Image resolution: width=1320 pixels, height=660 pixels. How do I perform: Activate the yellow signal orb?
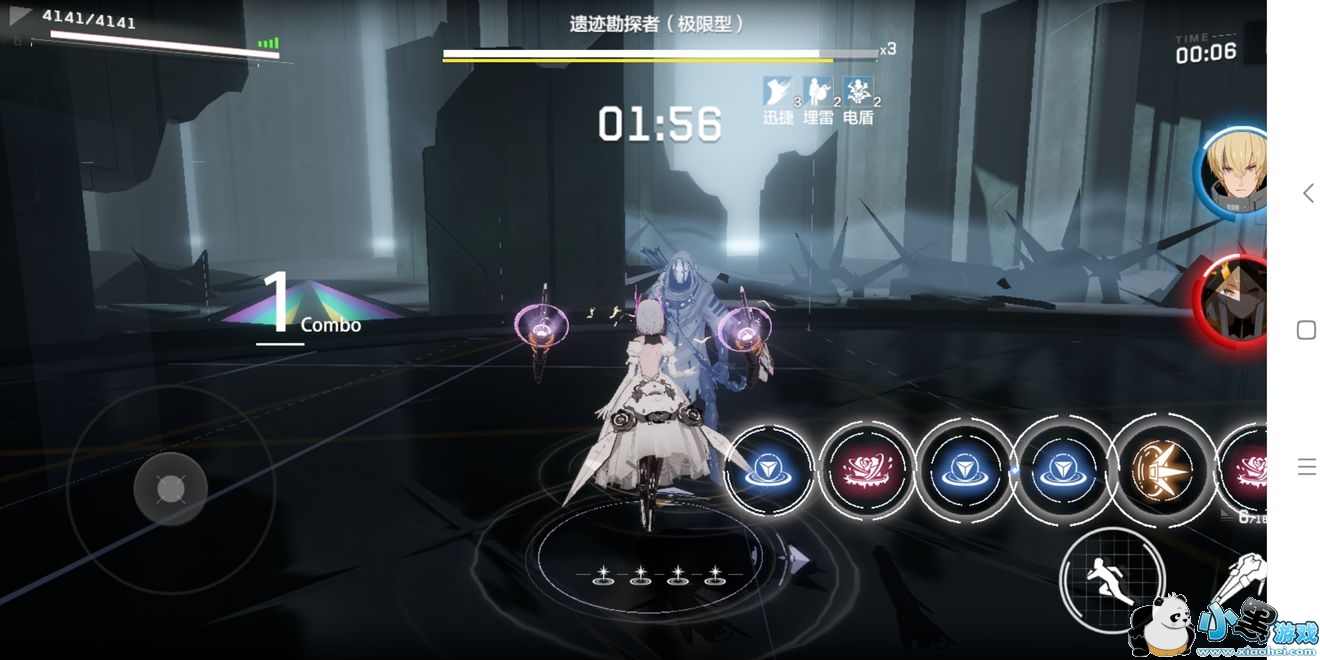1160,469
